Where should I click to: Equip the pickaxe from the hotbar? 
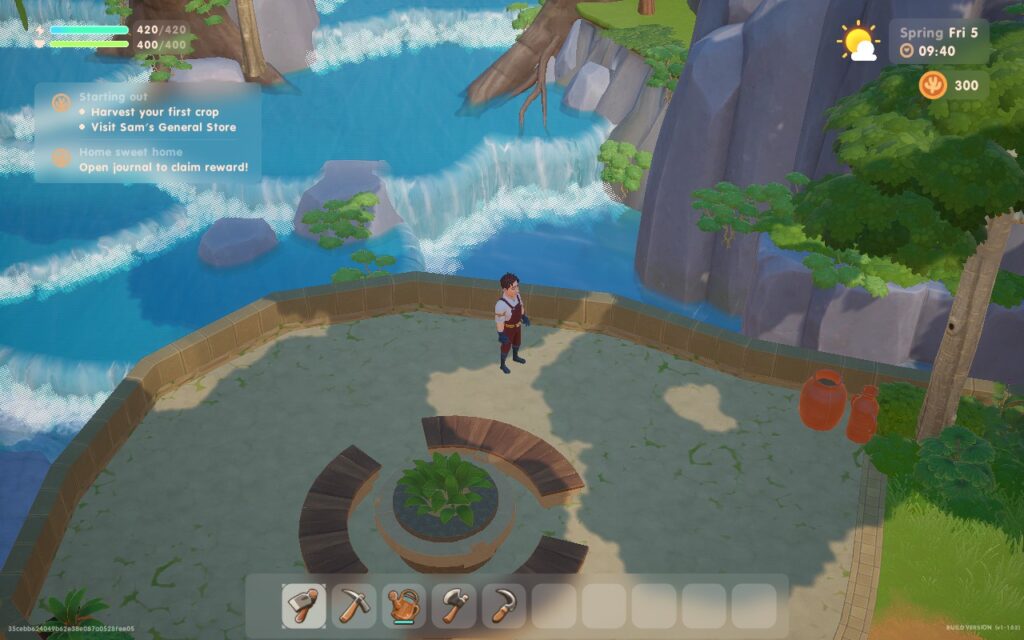[354, 606]
